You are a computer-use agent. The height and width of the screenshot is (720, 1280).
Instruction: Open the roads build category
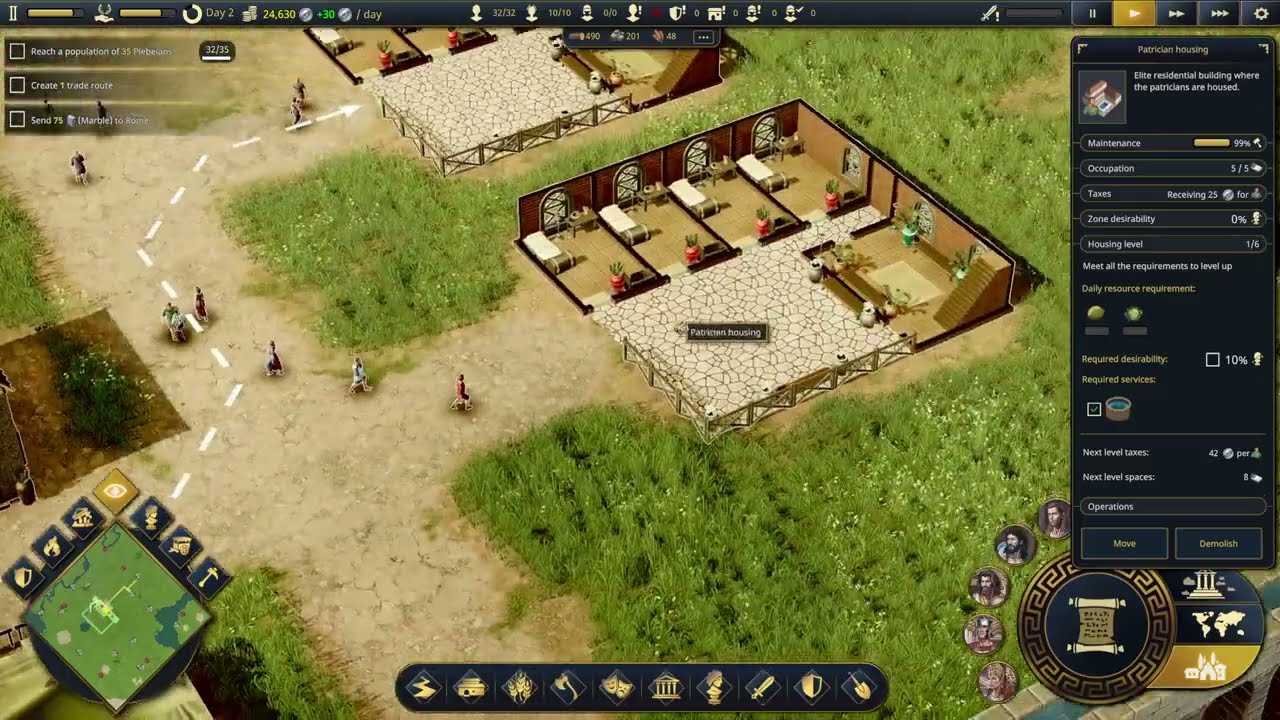[x=423, y=688]
